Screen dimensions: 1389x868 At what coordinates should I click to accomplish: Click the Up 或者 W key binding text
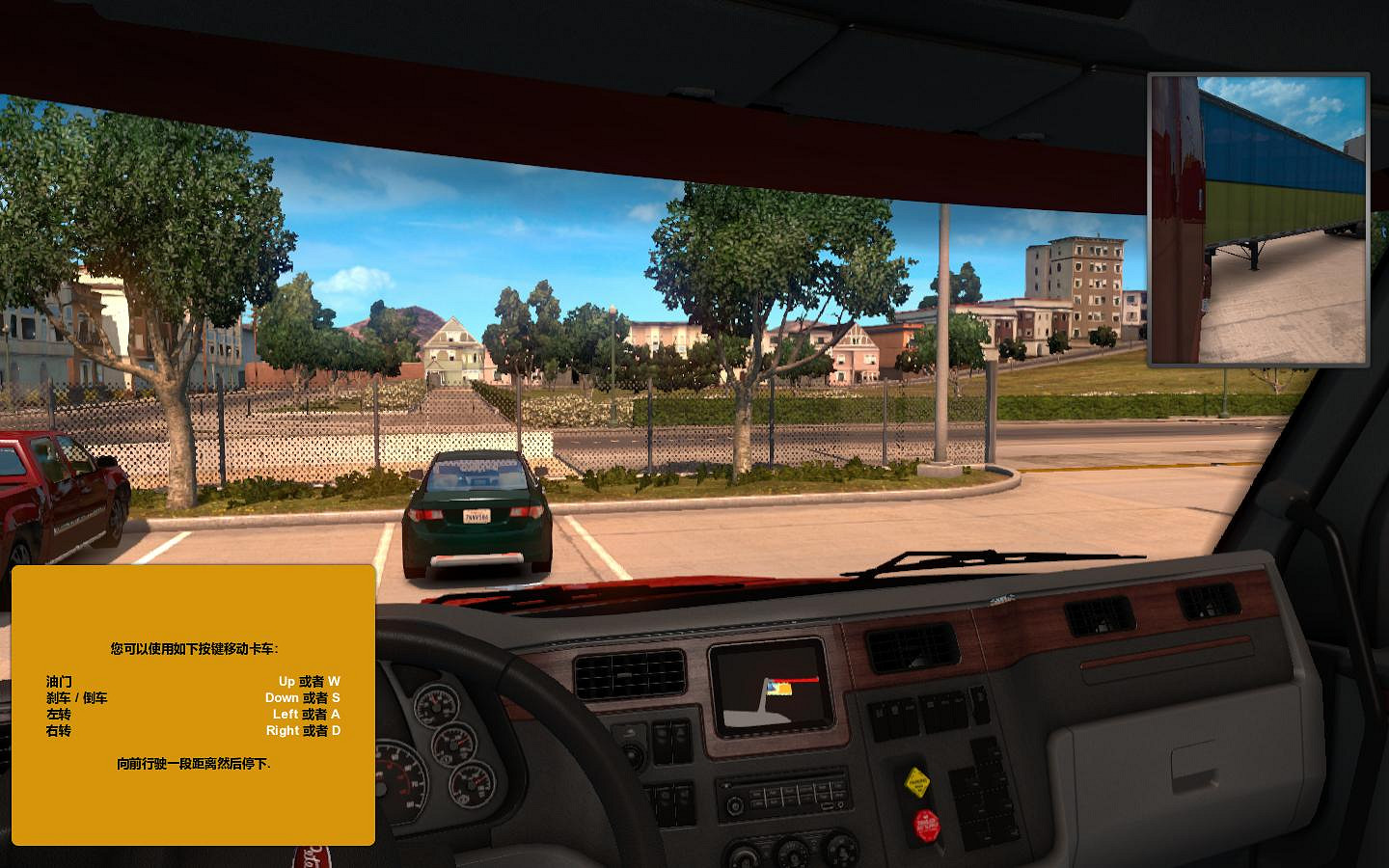coord(307,681)
